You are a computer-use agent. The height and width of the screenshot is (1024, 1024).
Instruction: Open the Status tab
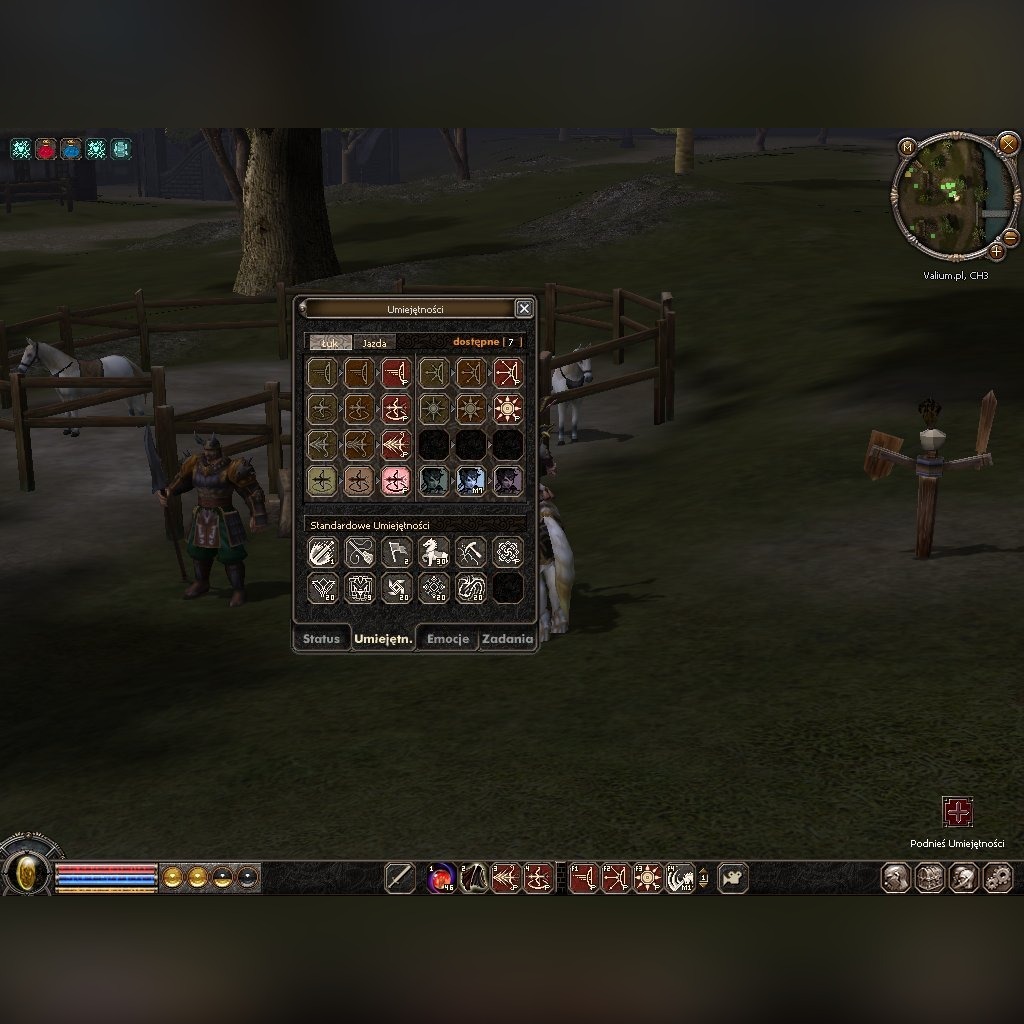321,639
